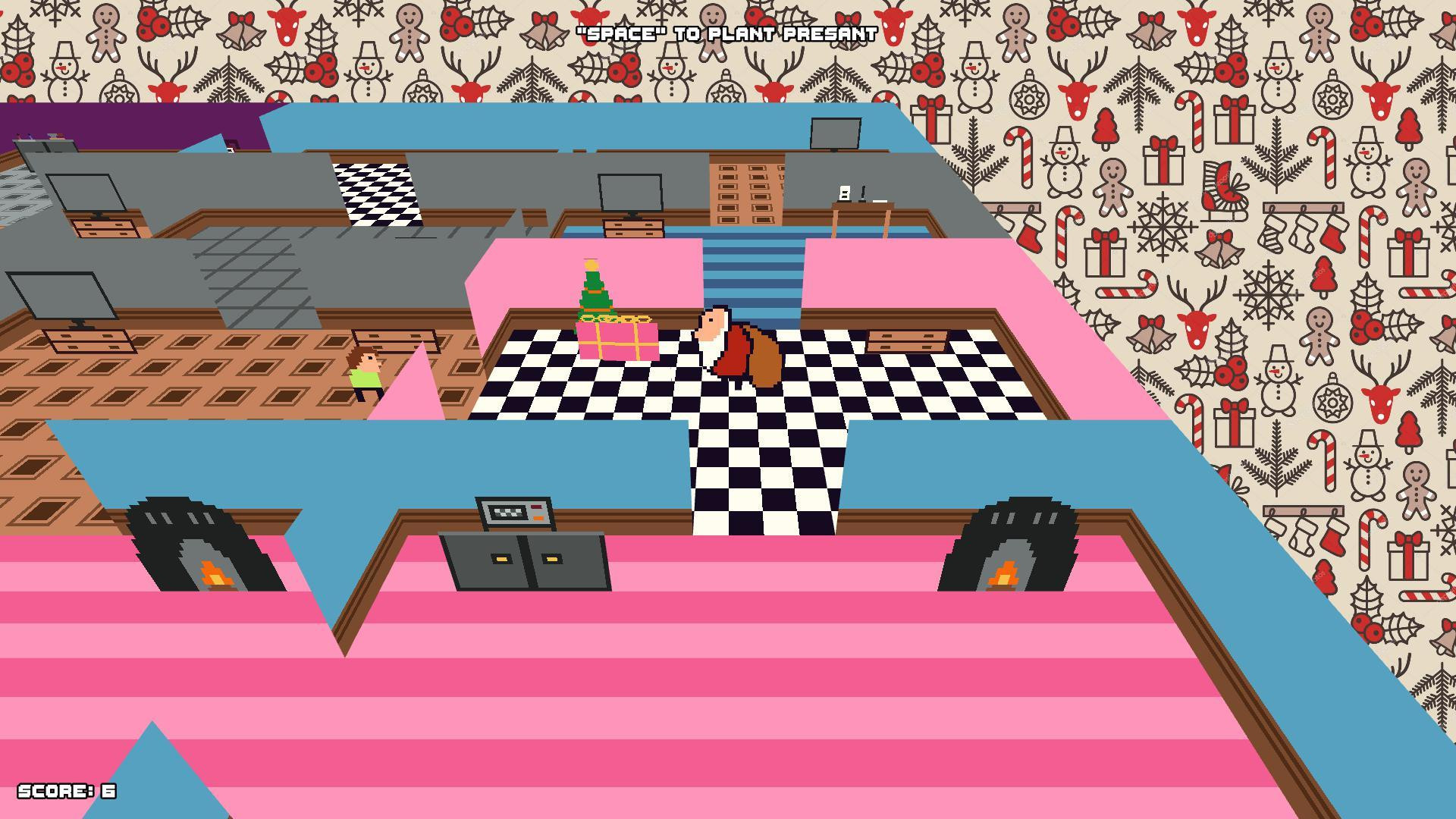This screenshot has height=819, width=1456.
Task: Click the 'SPACE TO PLANT PRESANT' prompt
Action: pyautogui.click(x=726, y=33)
